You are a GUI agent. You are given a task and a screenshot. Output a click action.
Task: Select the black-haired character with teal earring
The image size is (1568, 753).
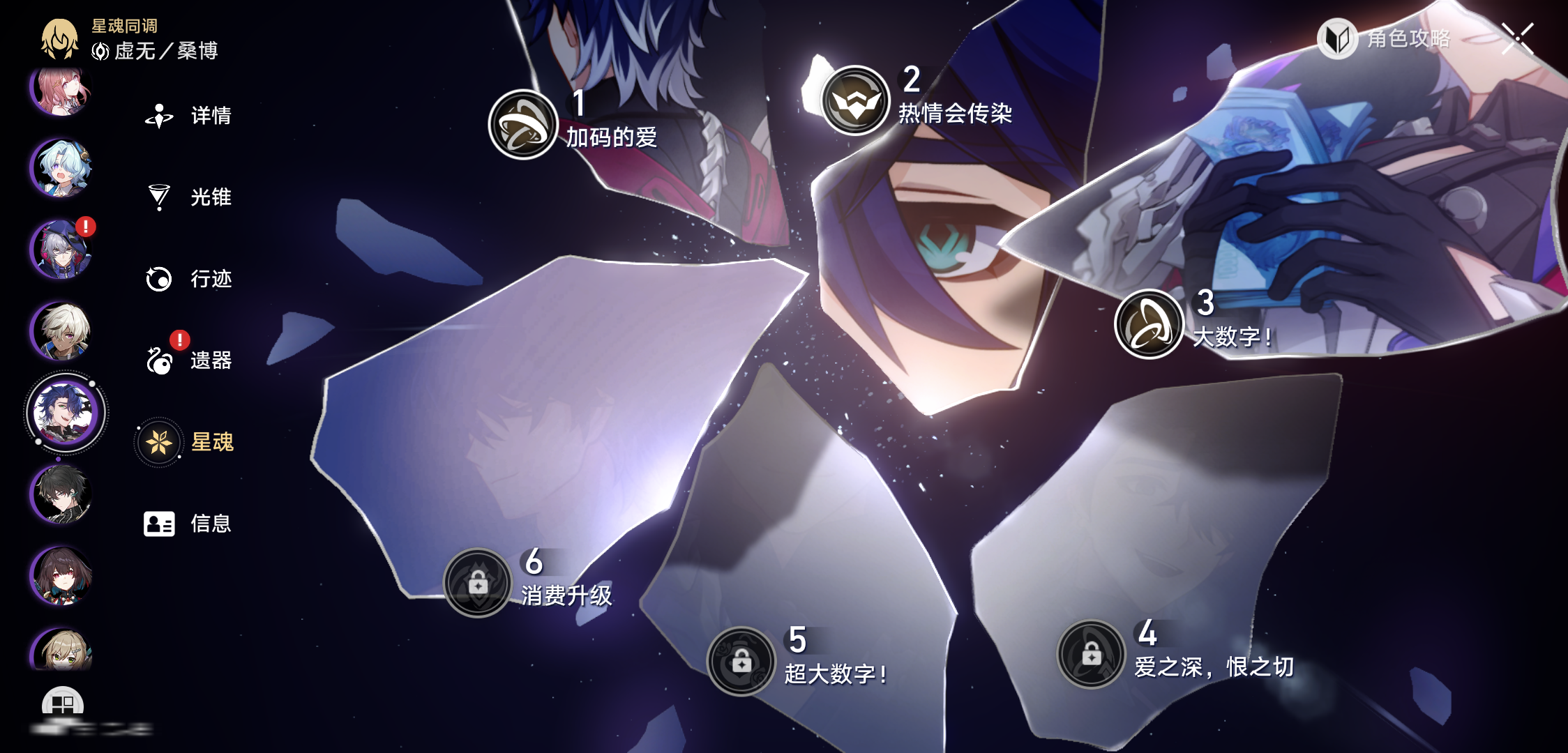coord(62,494)
